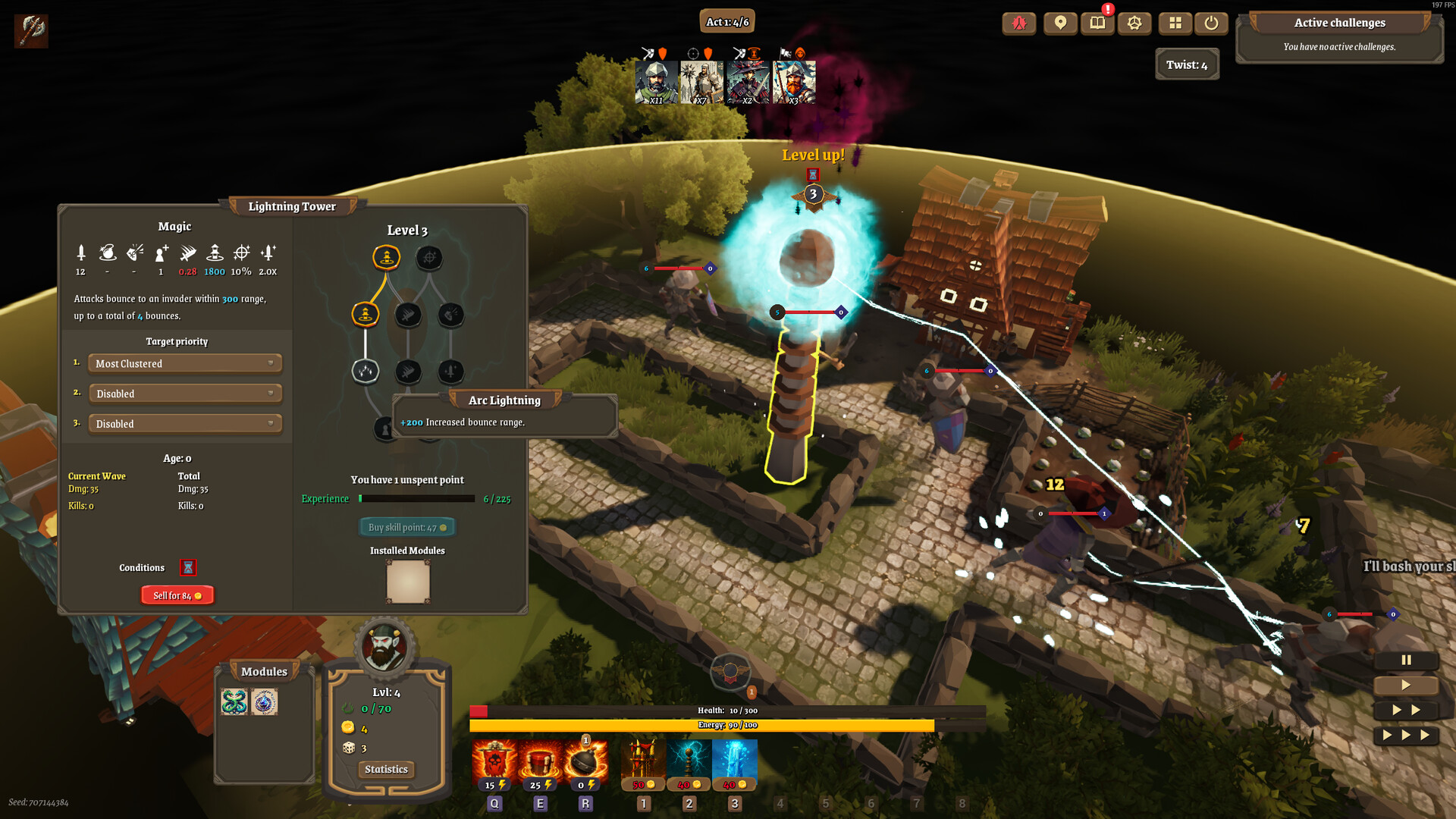This screenshot has height=819, width=1456.
Task: Select the map pin icon
Action: click(1059, 24)
